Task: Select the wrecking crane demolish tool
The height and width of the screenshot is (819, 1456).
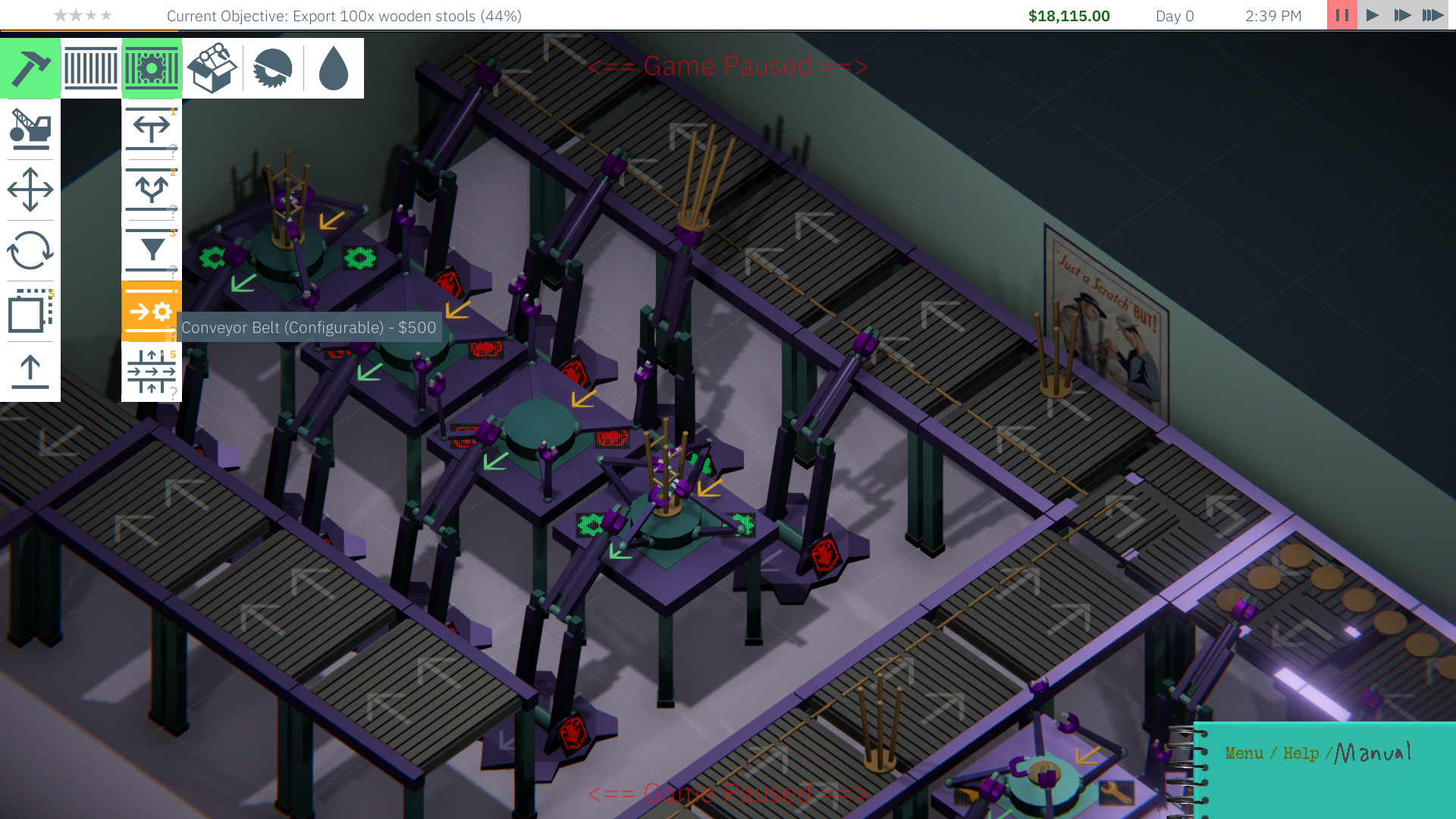Action: (x=30, y=129)
